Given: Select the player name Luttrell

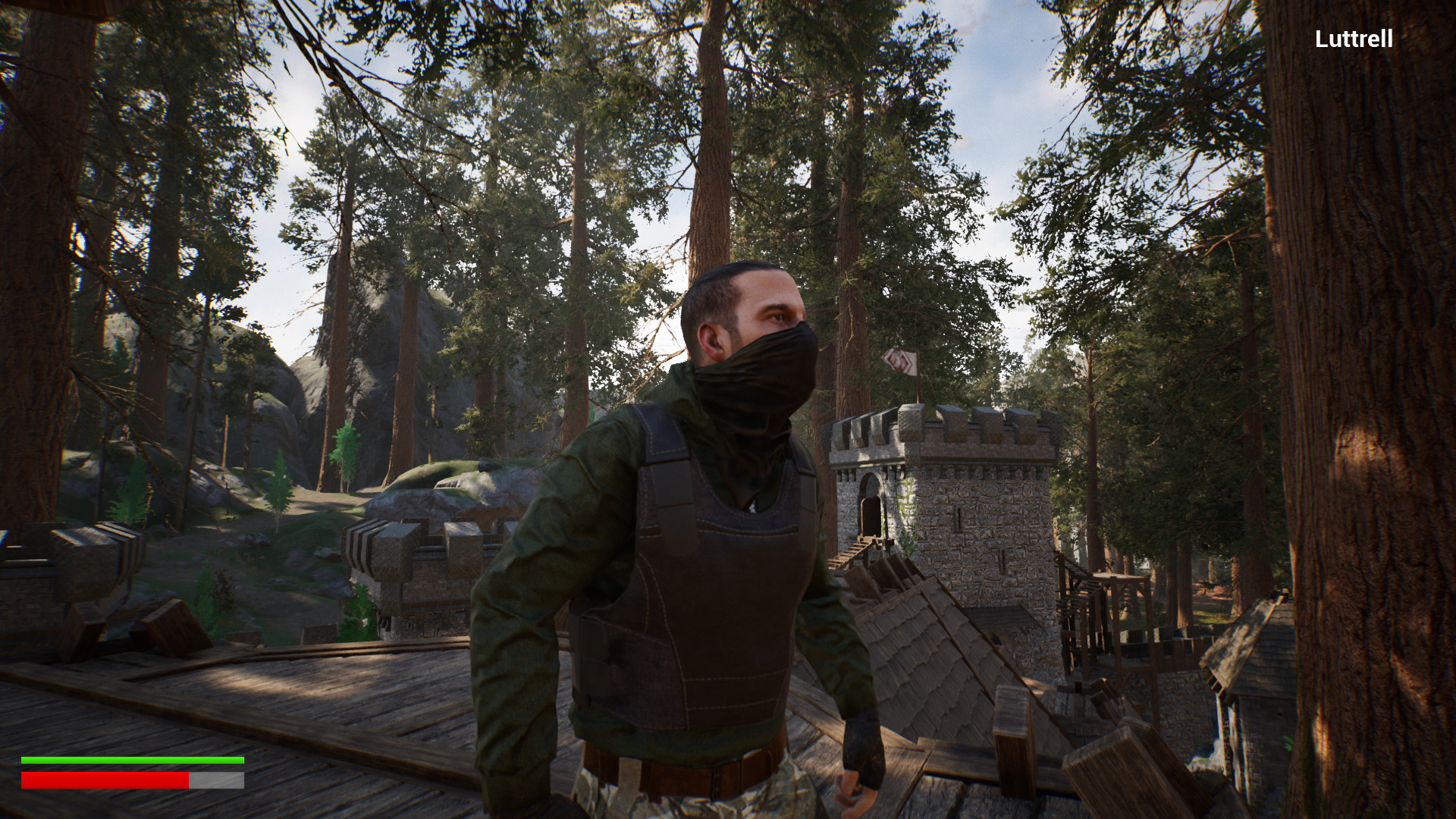Looking at the screenshot, I should 1354,38.
